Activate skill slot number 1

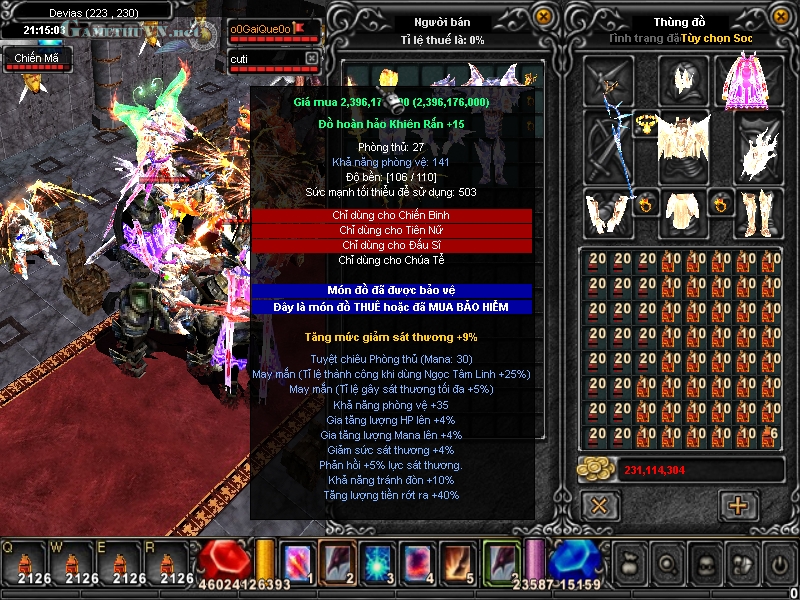[297, 561]
